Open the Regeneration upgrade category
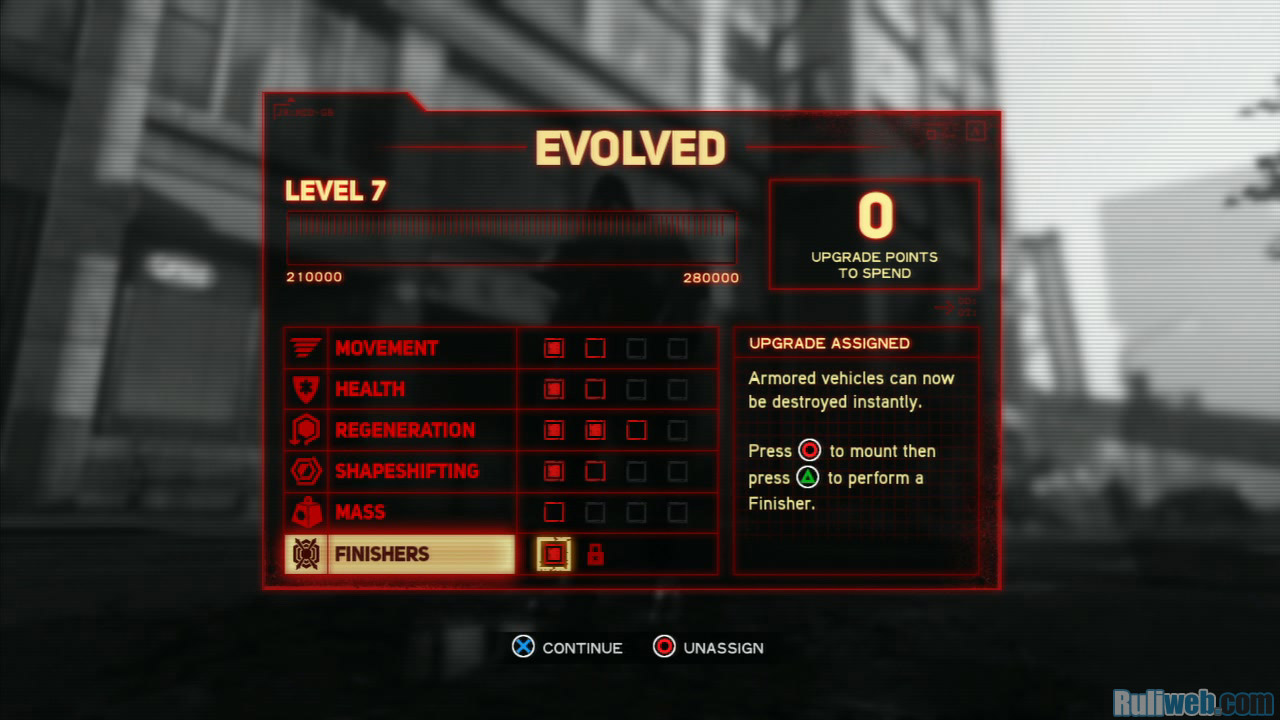This screenshot has width=1280, height=720. [x=404, y=430]
